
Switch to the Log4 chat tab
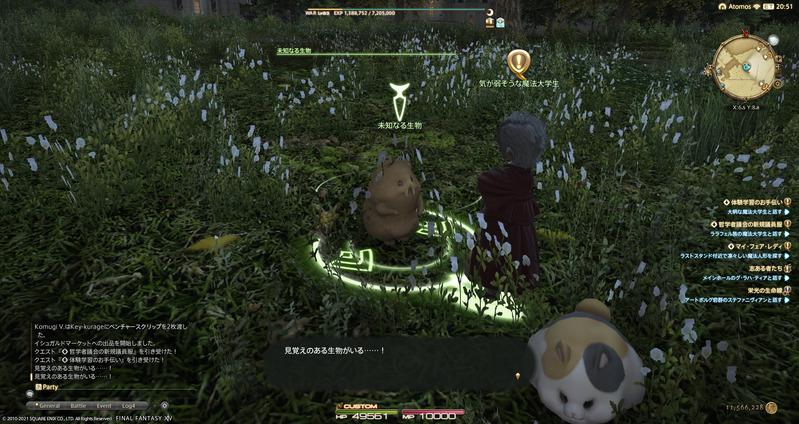point(128,405)
